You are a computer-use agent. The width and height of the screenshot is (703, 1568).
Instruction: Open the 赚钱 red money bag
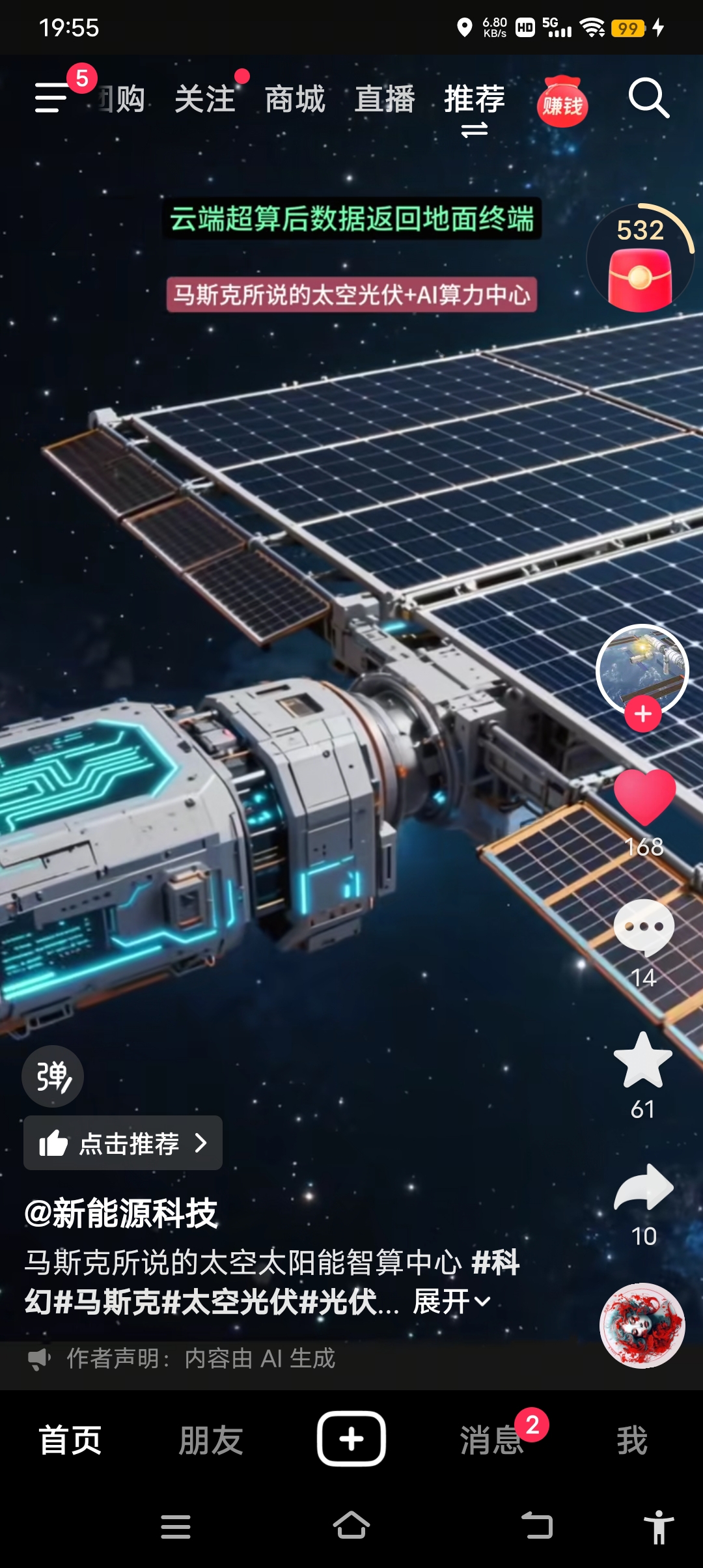pos(562,102)
